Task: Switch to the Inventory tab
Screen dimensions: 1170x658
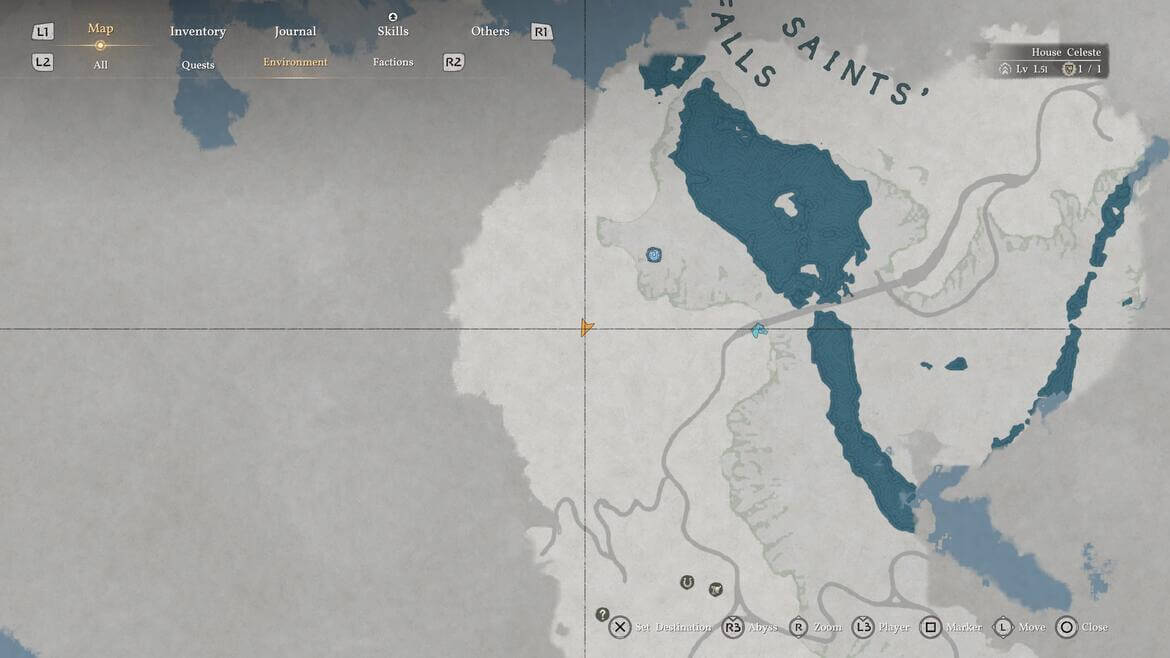Action: [x=198, y=32]
